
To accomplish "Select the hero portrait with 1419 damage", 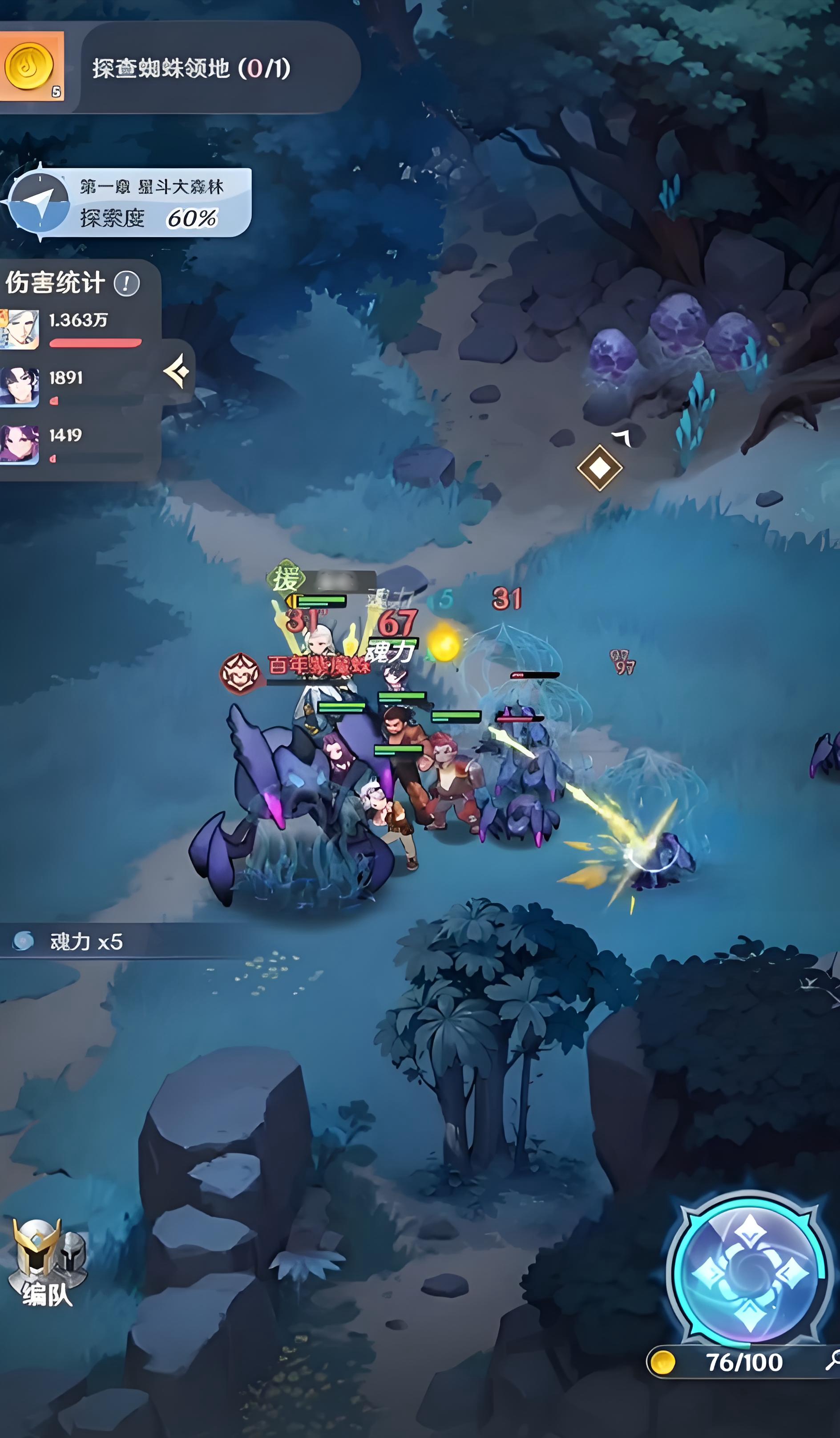I will click(20, 444).
